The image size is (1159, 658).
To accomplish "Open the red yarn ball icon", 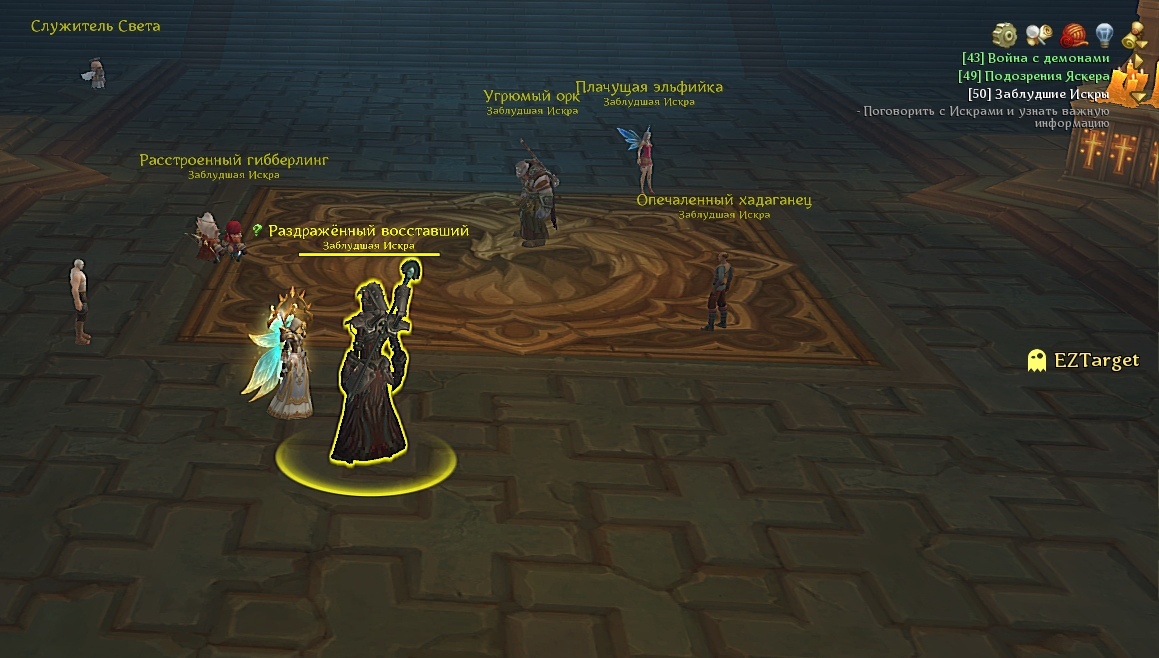I will pos(1074,36).
